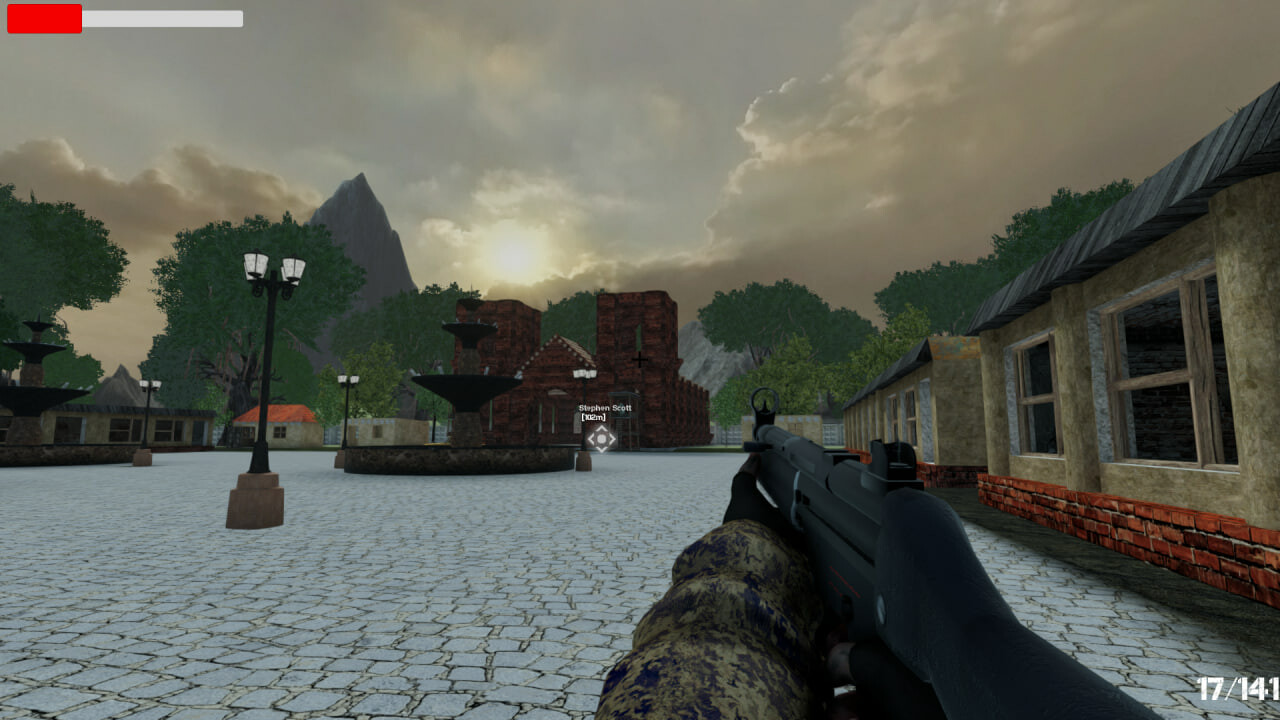Viewport: 1280px width, 720px height.
Task: Click the downward chevron below the waypoint diamond
Action: [x=601, y=450]
